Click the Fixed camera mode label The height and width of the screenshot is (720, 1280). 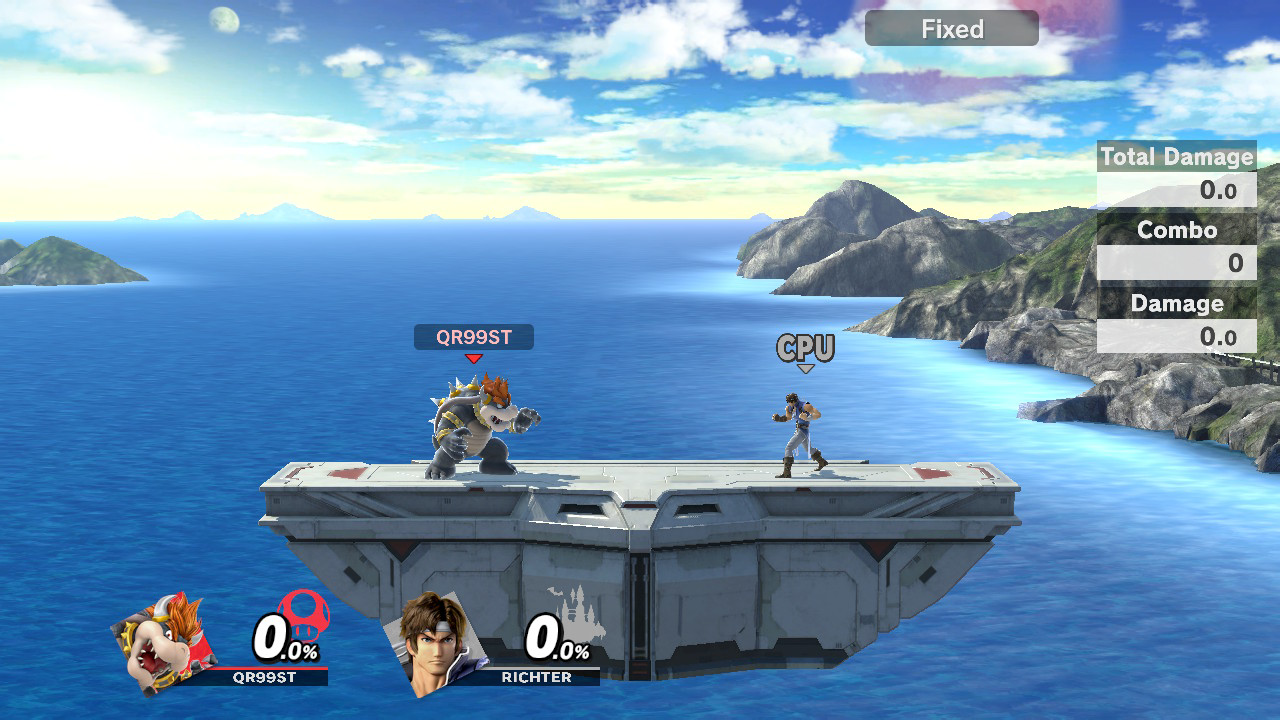pos(951,29)
